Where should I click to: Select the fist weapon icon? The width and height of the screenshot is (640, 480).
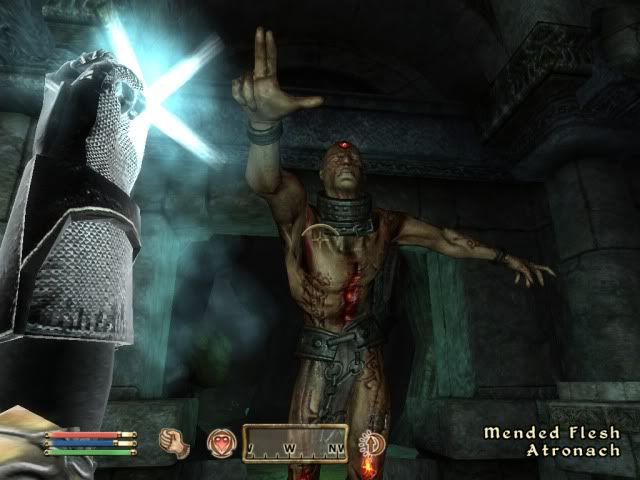click(177, 443)
